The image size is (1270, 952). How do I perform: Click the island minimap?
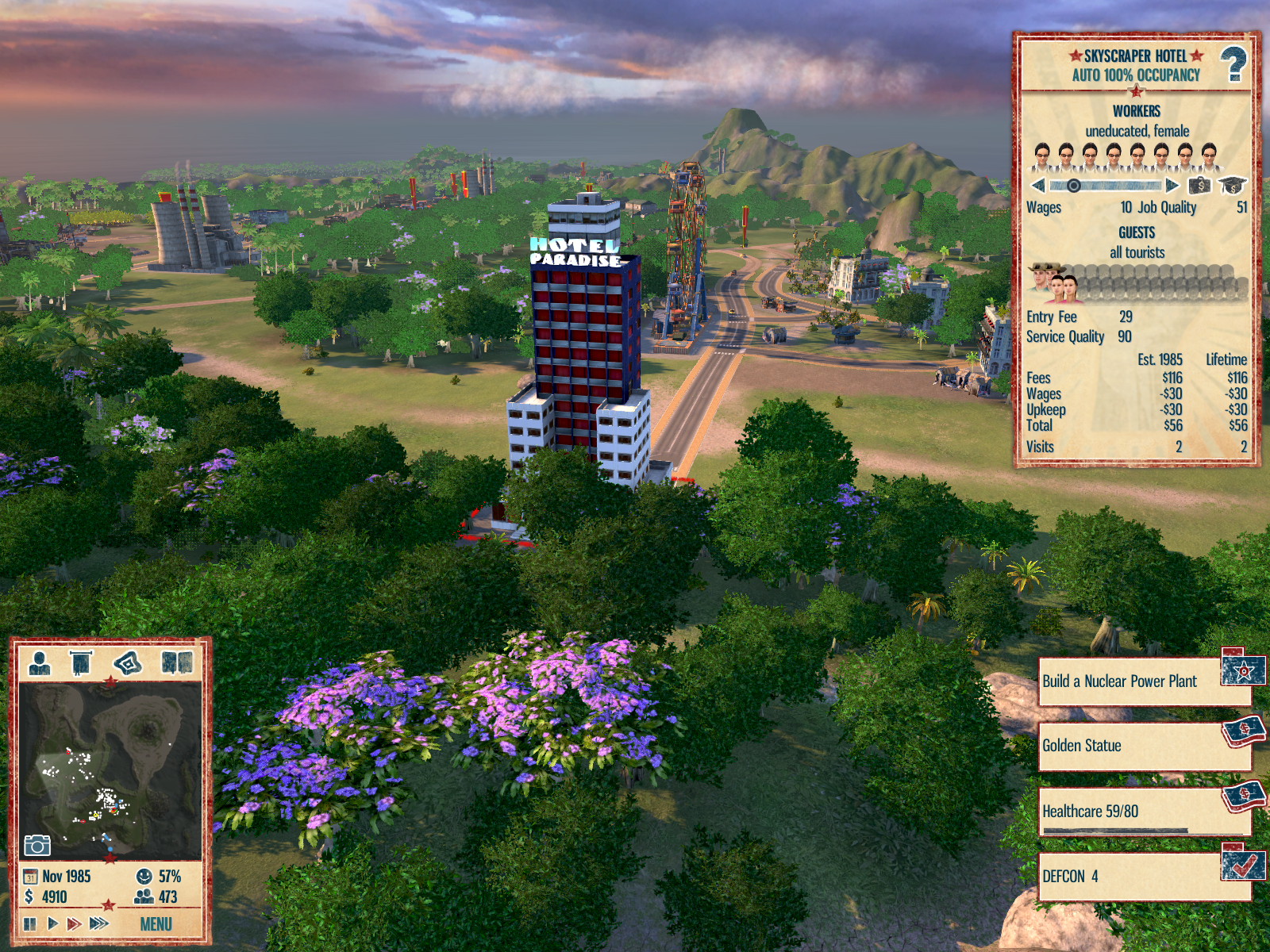[110, 770]
